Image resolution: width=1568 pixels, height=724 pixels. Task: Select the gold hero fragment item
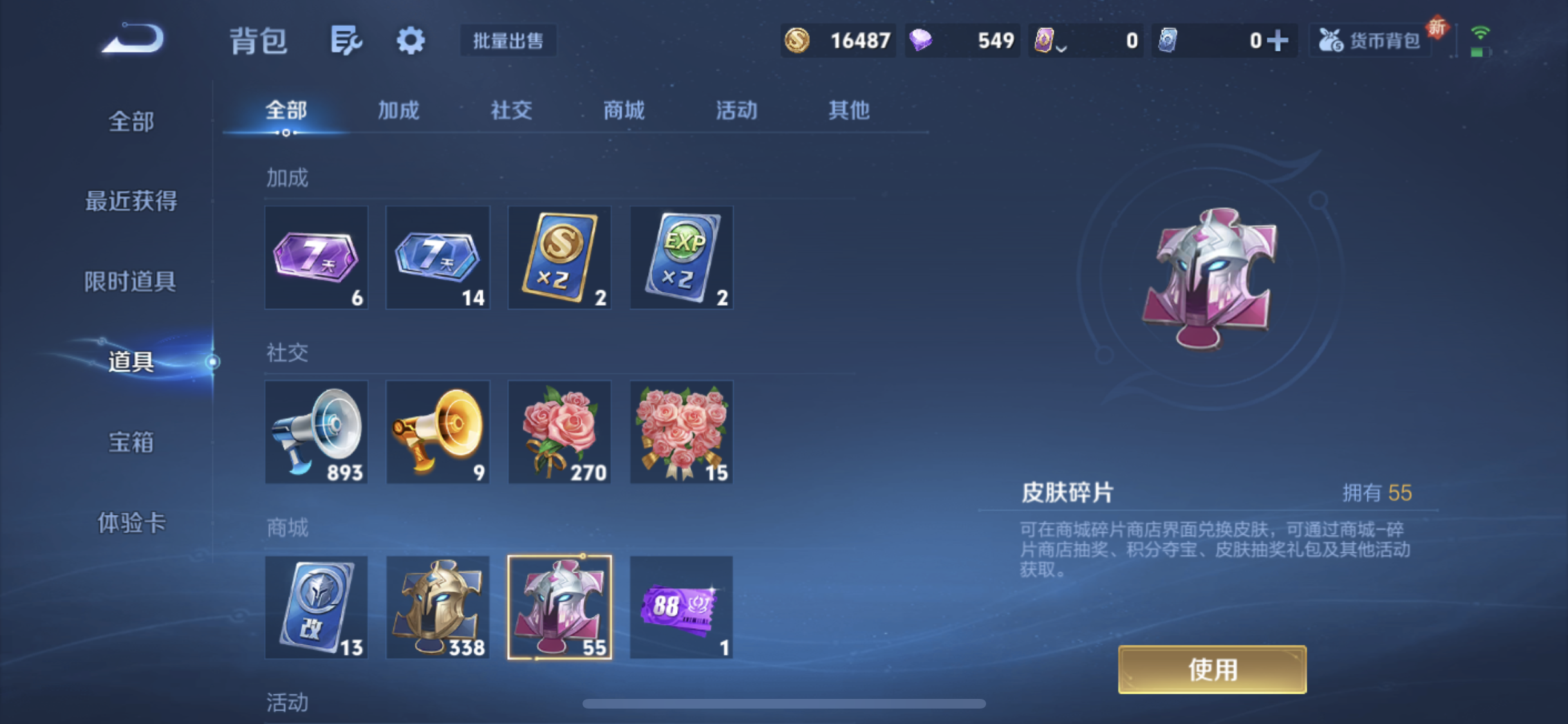pyautogui.click(x=437, y=606)
